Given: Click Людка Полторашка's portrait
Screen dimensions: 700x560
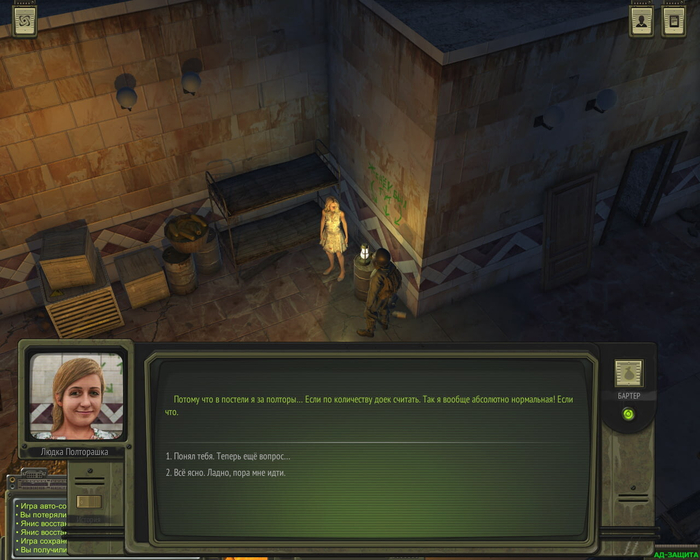Looking at the screenshot, I should click(x=77, y=396).
